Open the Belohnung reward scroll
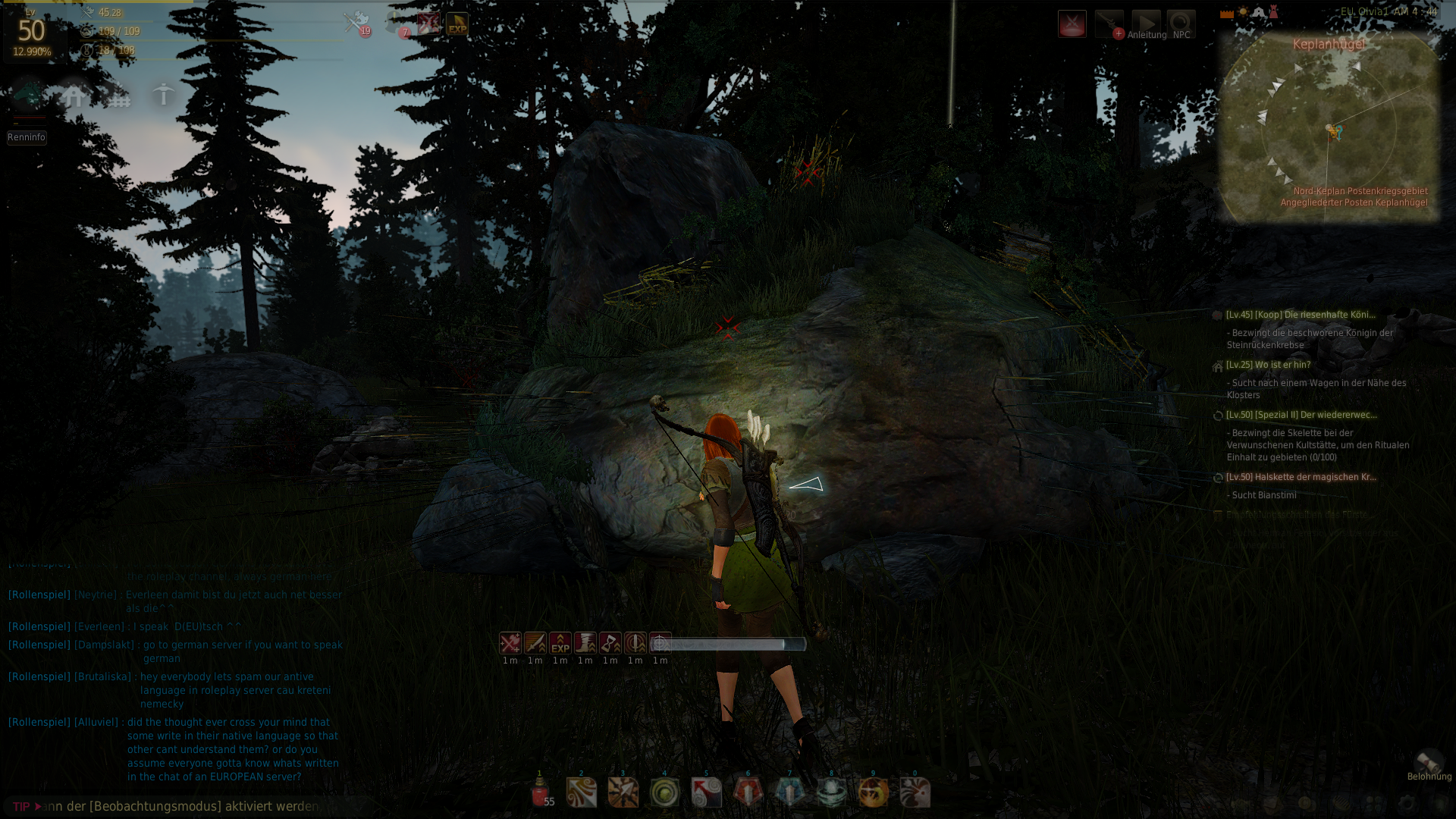 coord(1429,764)
